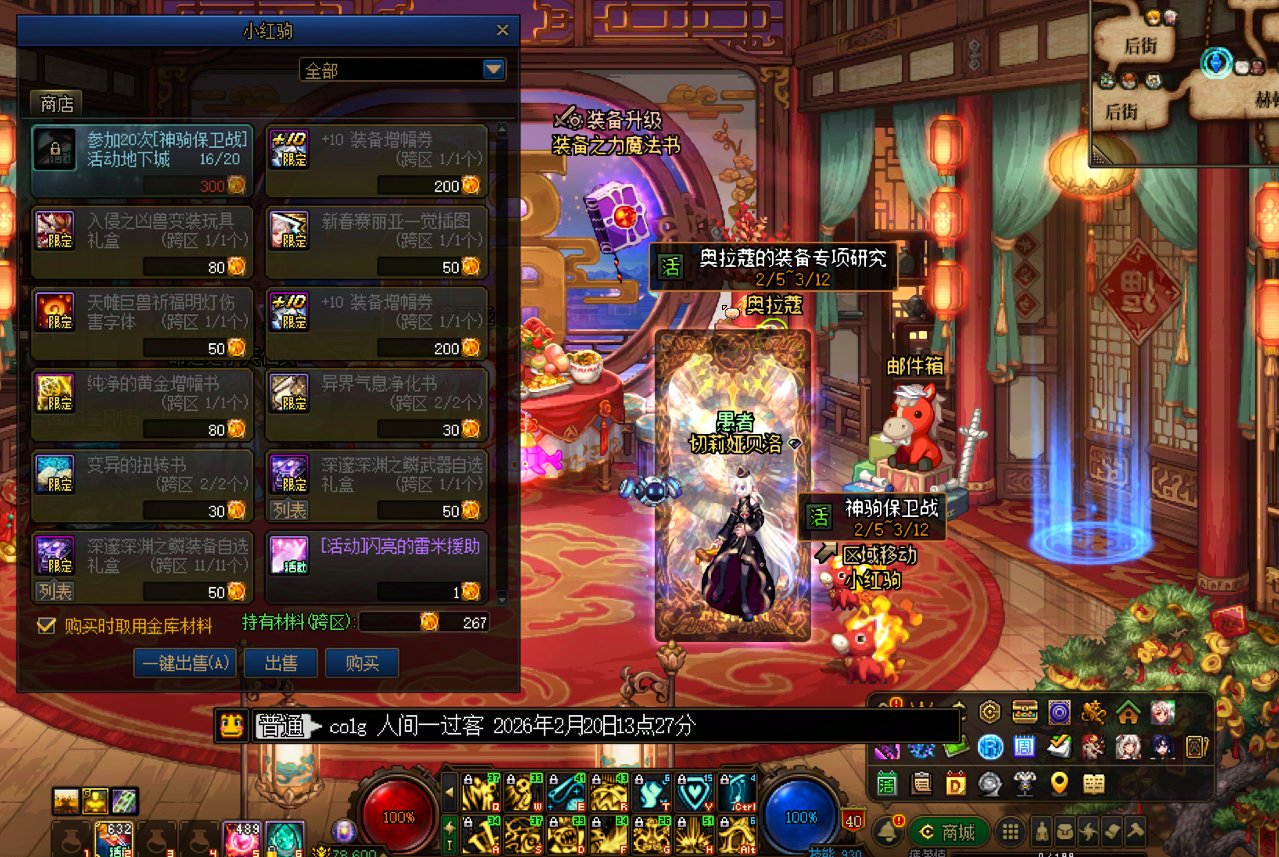Open the 商城 mall button

(948, 831)
